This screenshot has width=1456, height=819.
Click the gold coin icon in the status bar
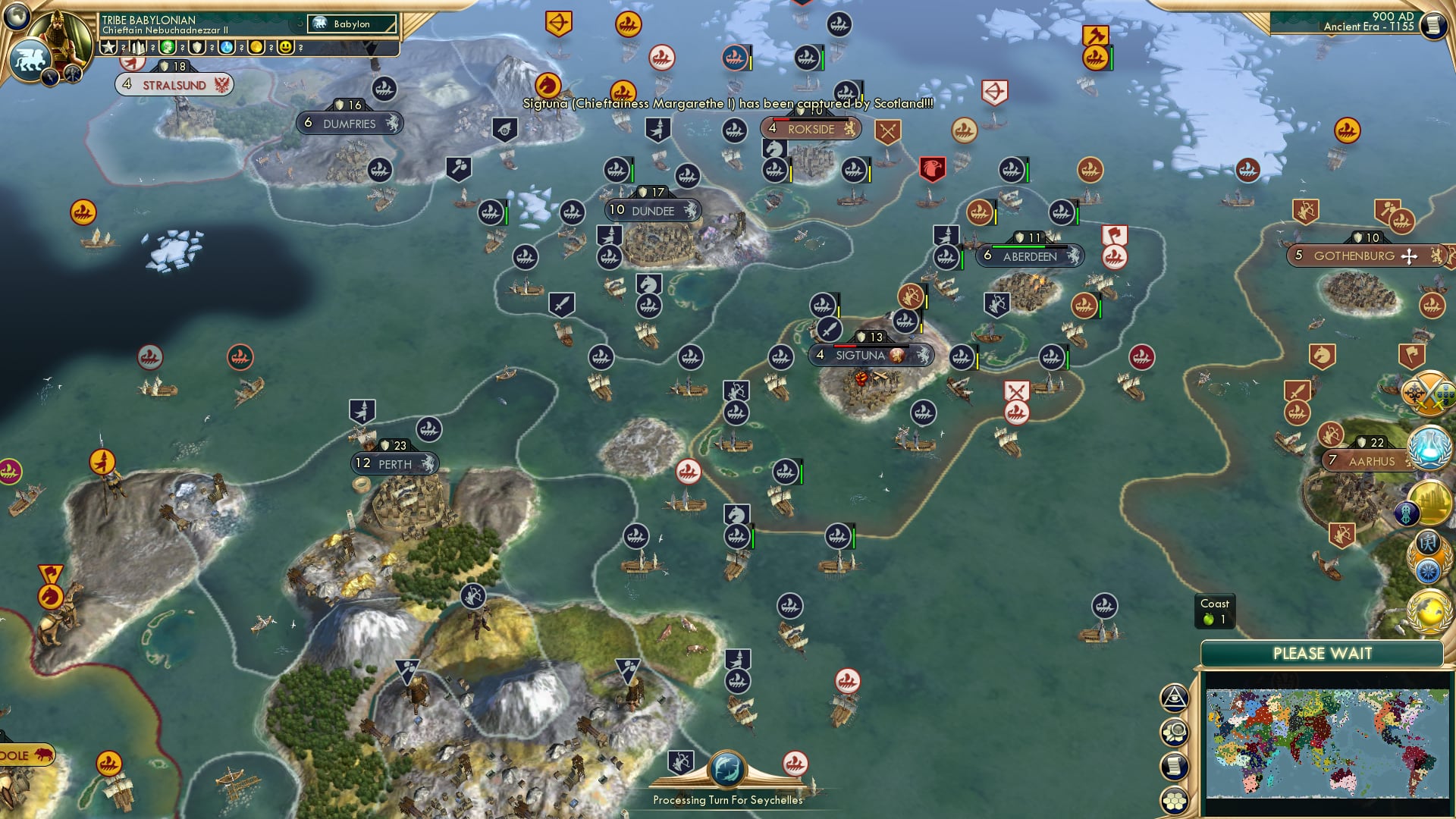(256, 47)
